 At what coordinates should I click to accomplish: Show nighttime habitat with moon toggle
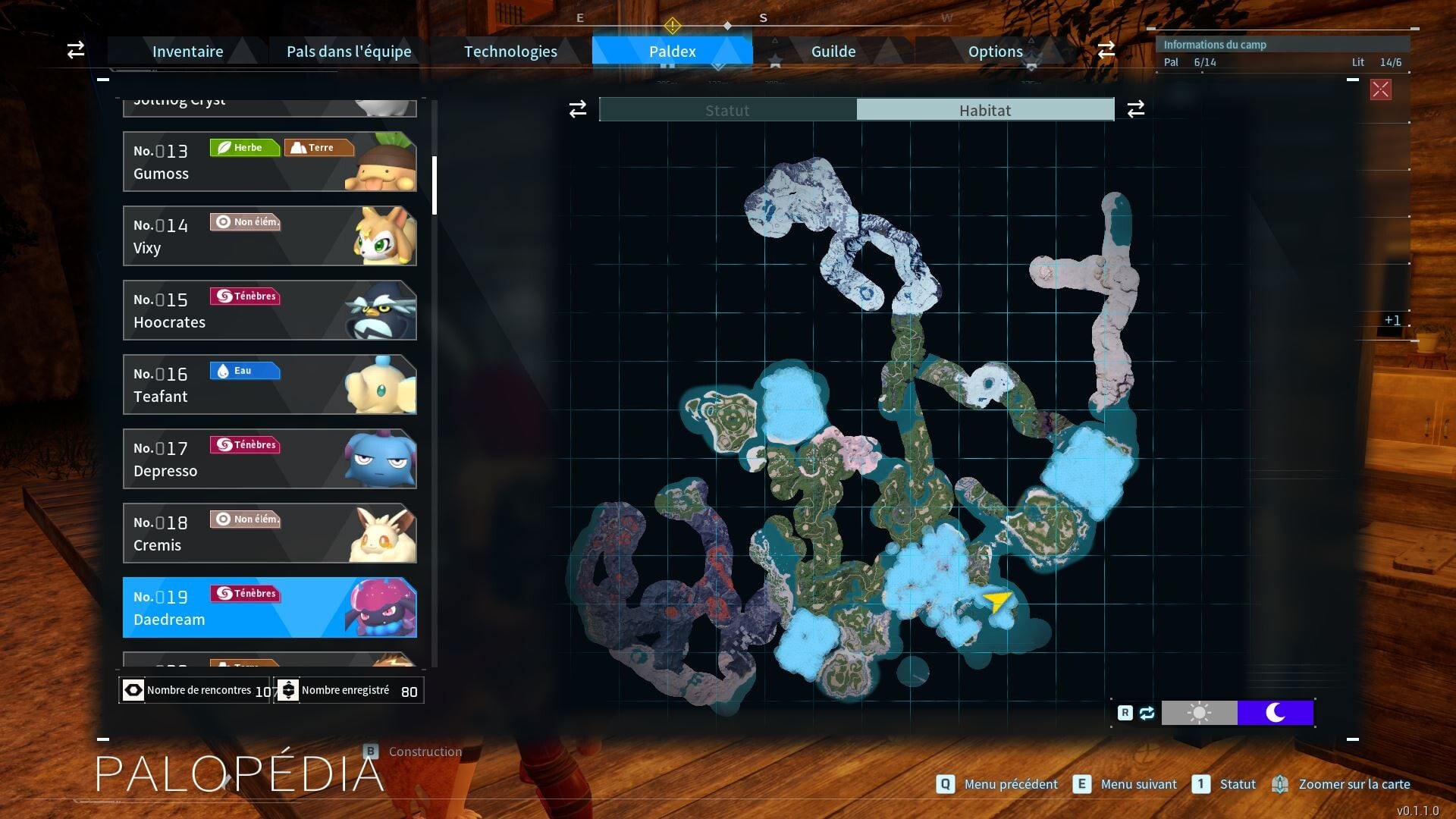[1276, 713]
